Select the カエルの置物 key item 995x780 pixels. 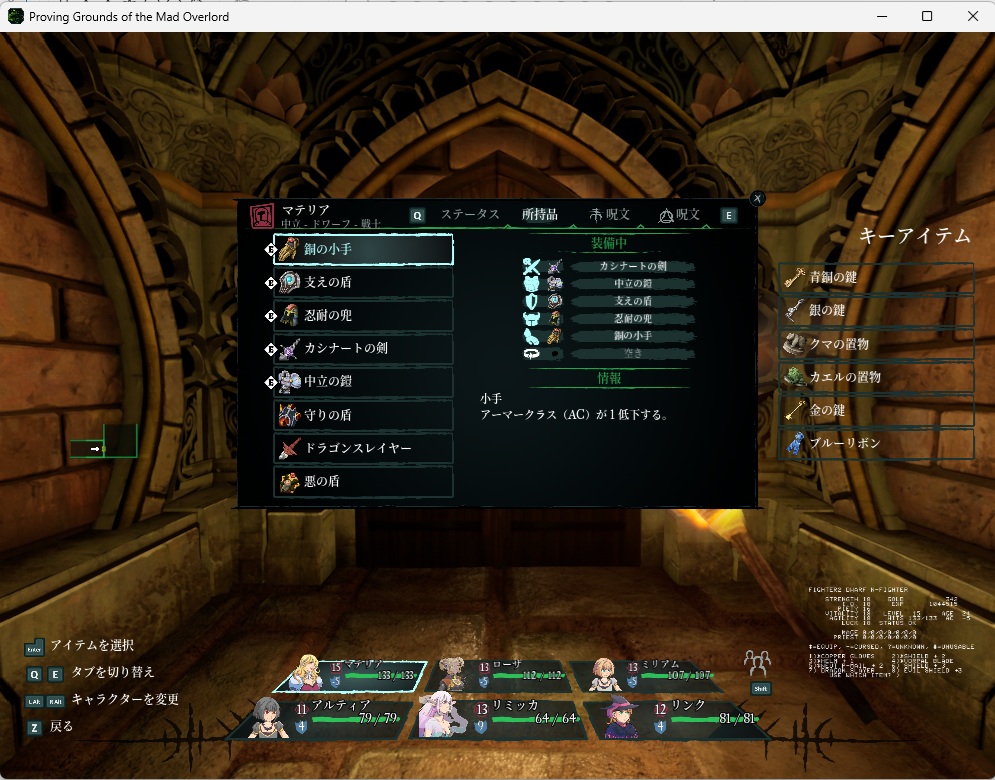[876, 378]
